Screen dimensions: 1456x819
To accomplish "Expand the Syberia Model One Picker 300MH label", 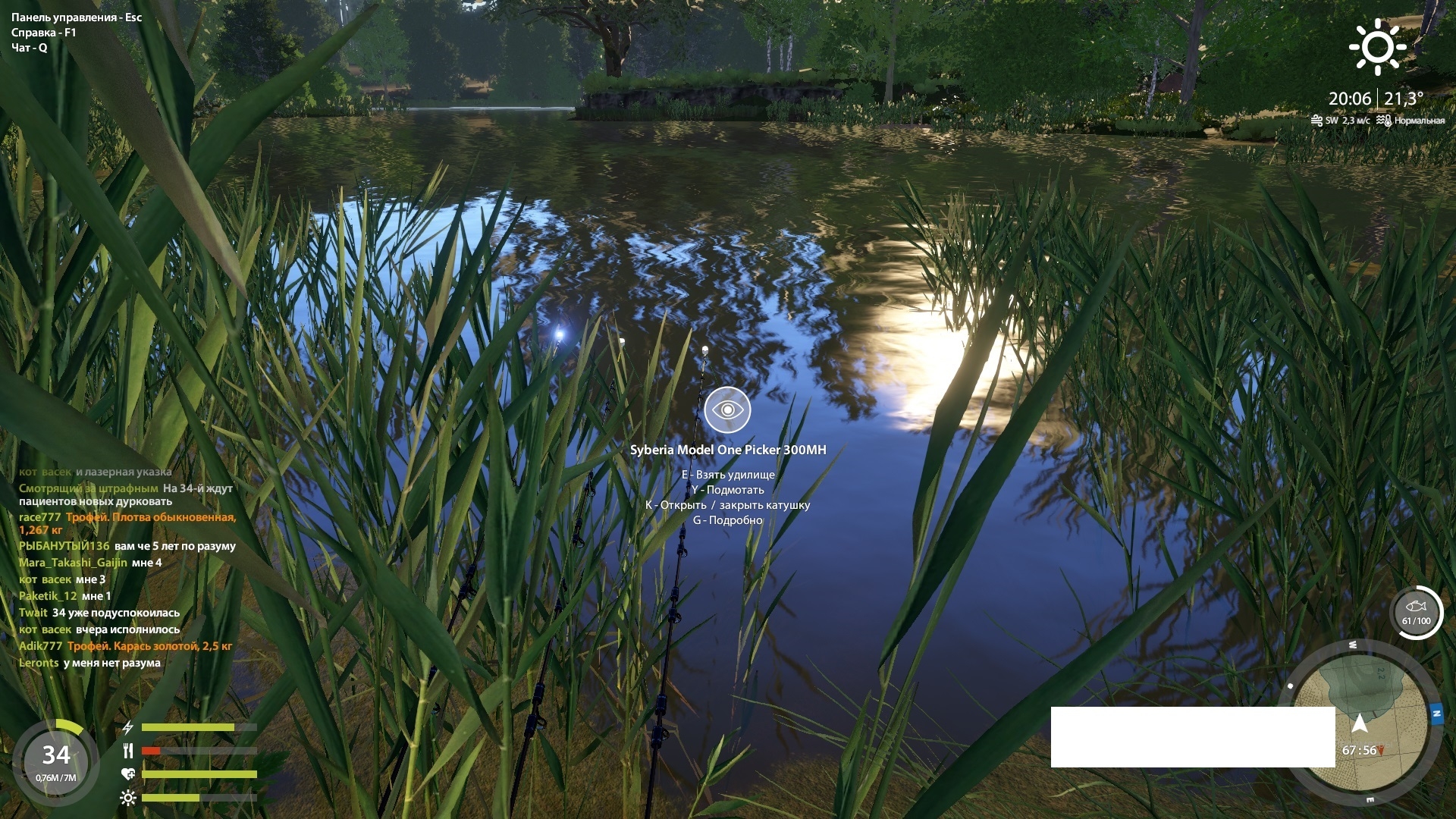I will pyautogui.click(x=729, y=449).
